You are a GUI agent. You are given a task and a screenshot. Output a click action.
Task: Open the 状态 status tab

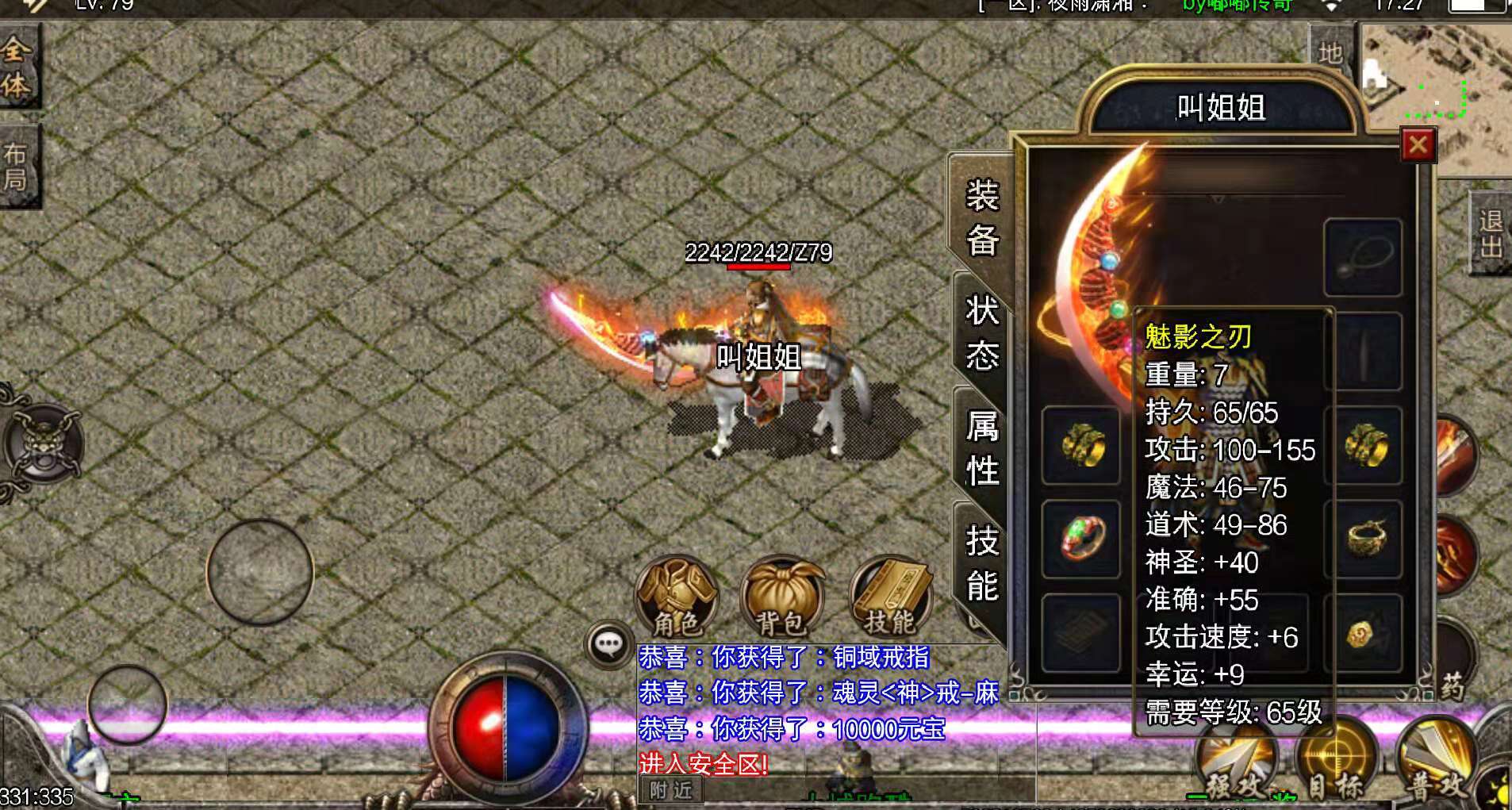[981, 333]
